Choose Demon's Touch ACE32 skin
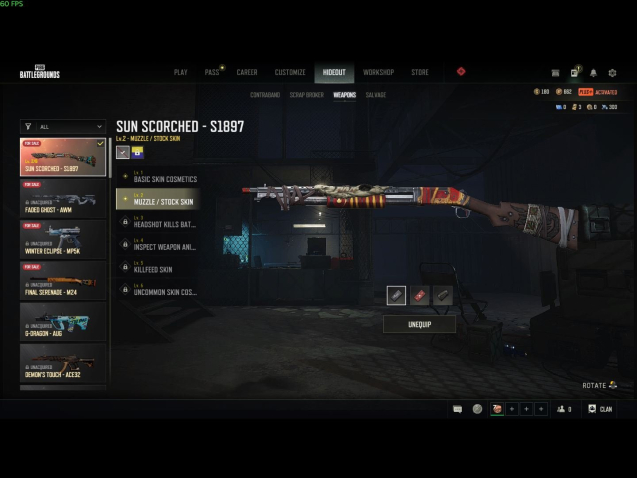This screenshot has height=478, width=637. (63, 362)
